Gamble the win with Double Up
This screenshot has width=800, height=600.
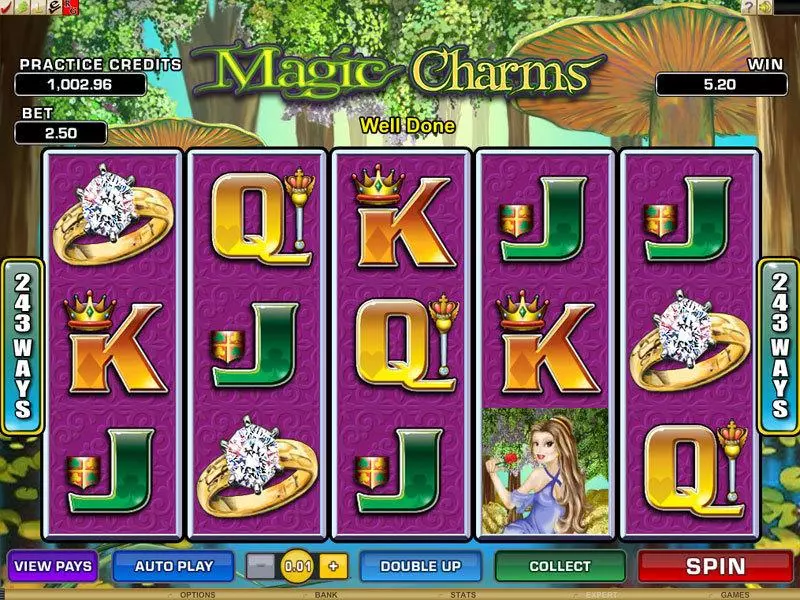coord(420,566)
